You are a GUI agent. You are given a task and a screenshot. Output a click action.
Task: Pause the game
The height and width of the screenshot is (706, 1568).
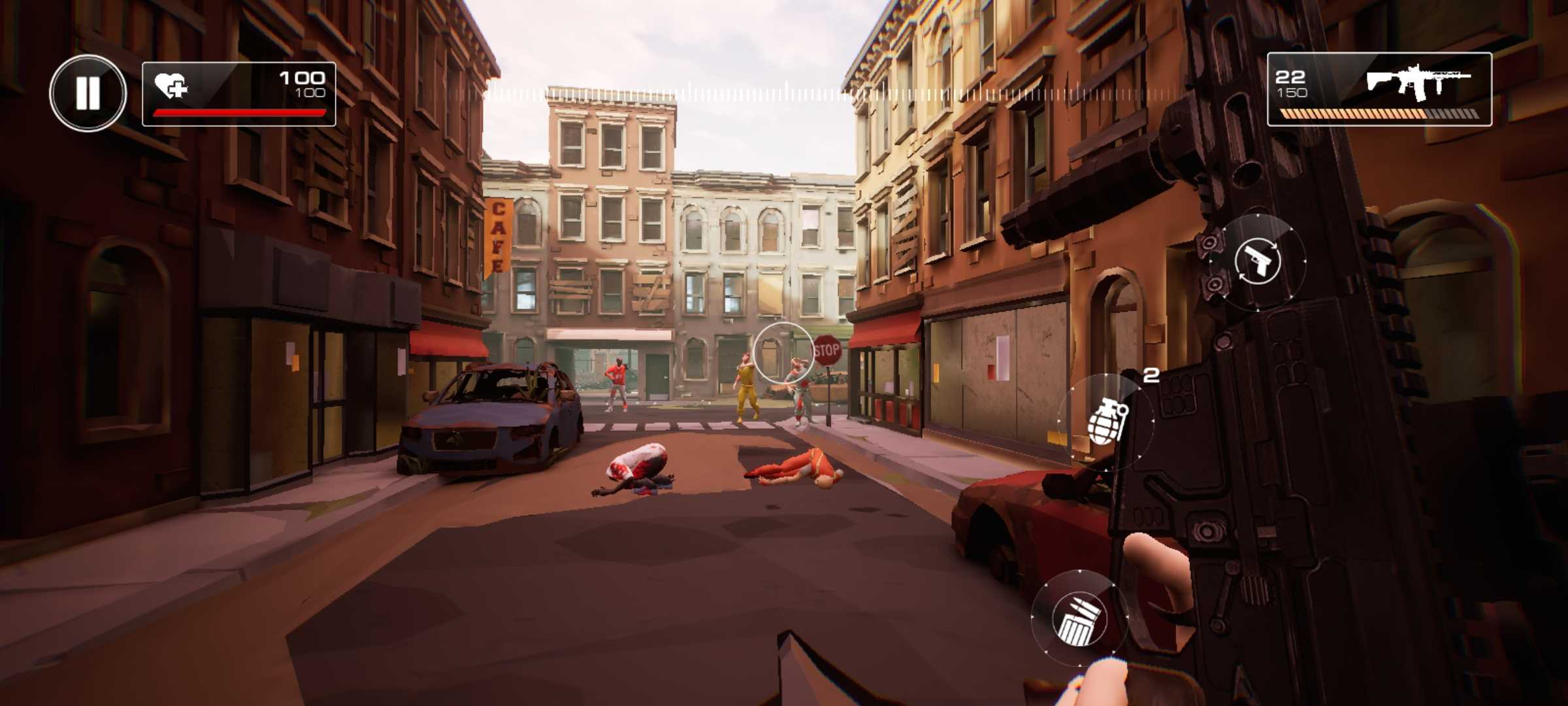pyautogui.click(x=88, y=93)
